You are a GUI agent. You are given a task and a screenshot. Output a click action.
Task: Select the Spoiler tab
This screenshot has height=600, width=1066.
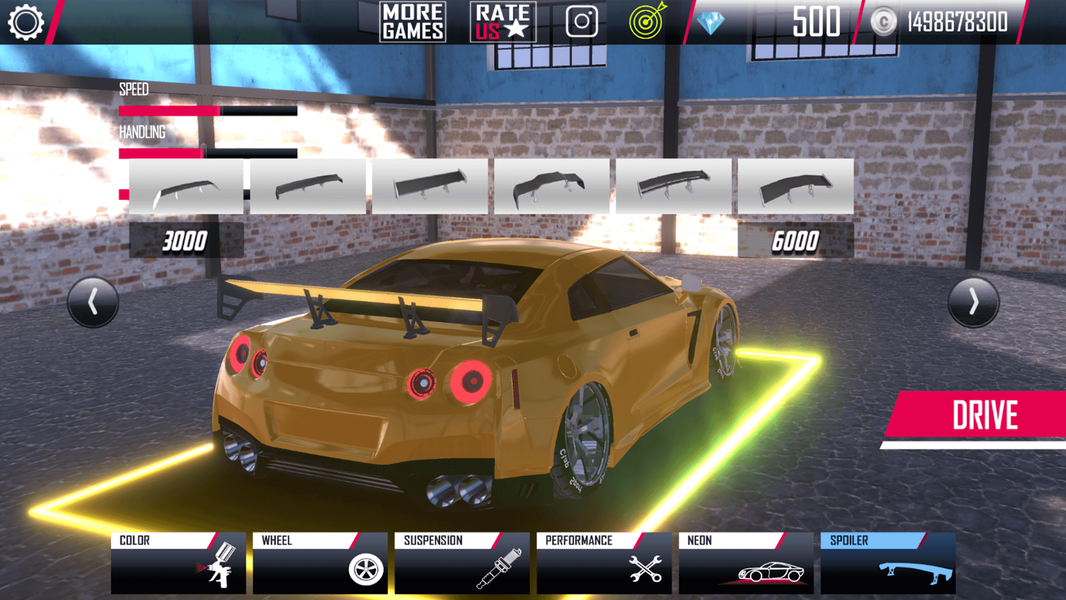click(x=888, y=563)
